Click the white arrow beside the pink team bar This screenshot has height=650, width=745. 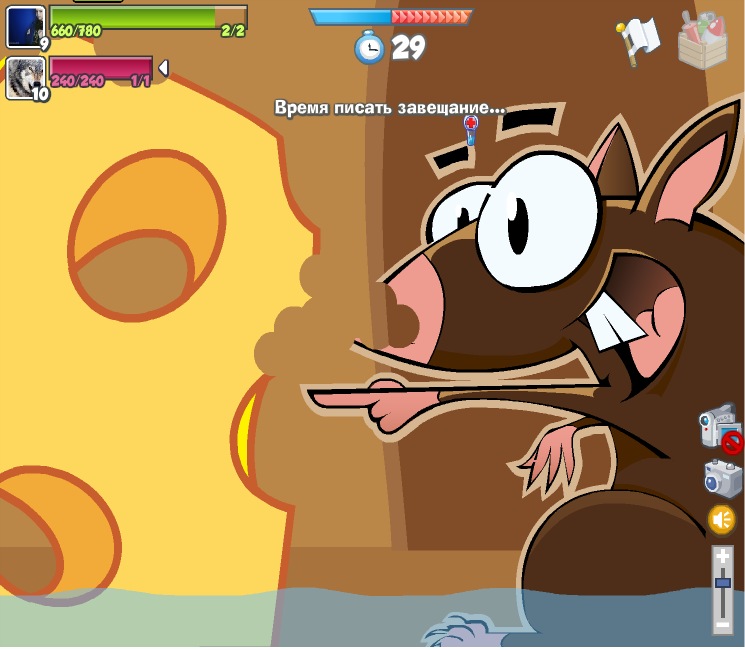coord(163,68)
